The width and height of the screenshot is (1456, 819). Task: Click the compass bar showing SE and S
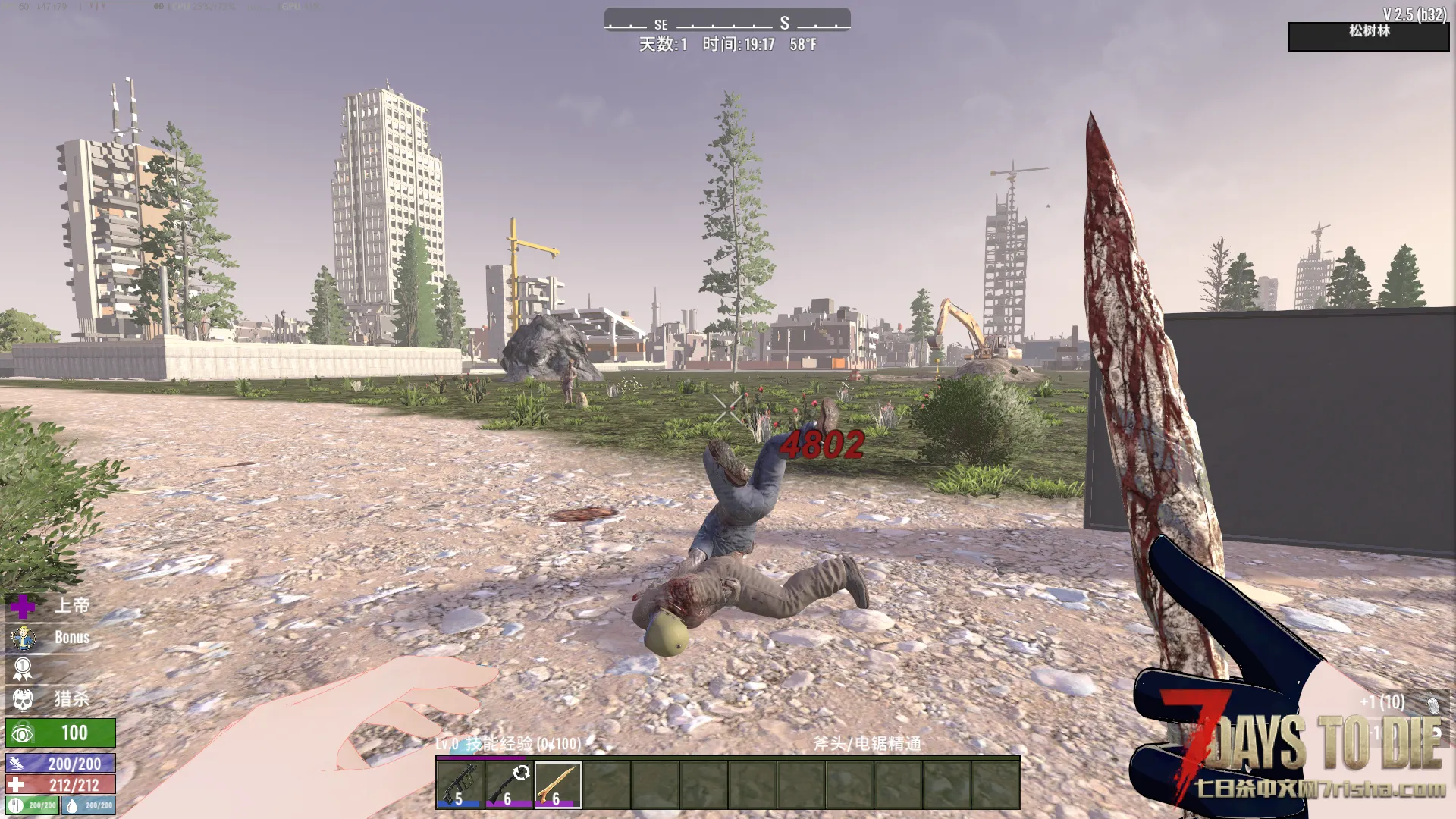click(726, 20)
